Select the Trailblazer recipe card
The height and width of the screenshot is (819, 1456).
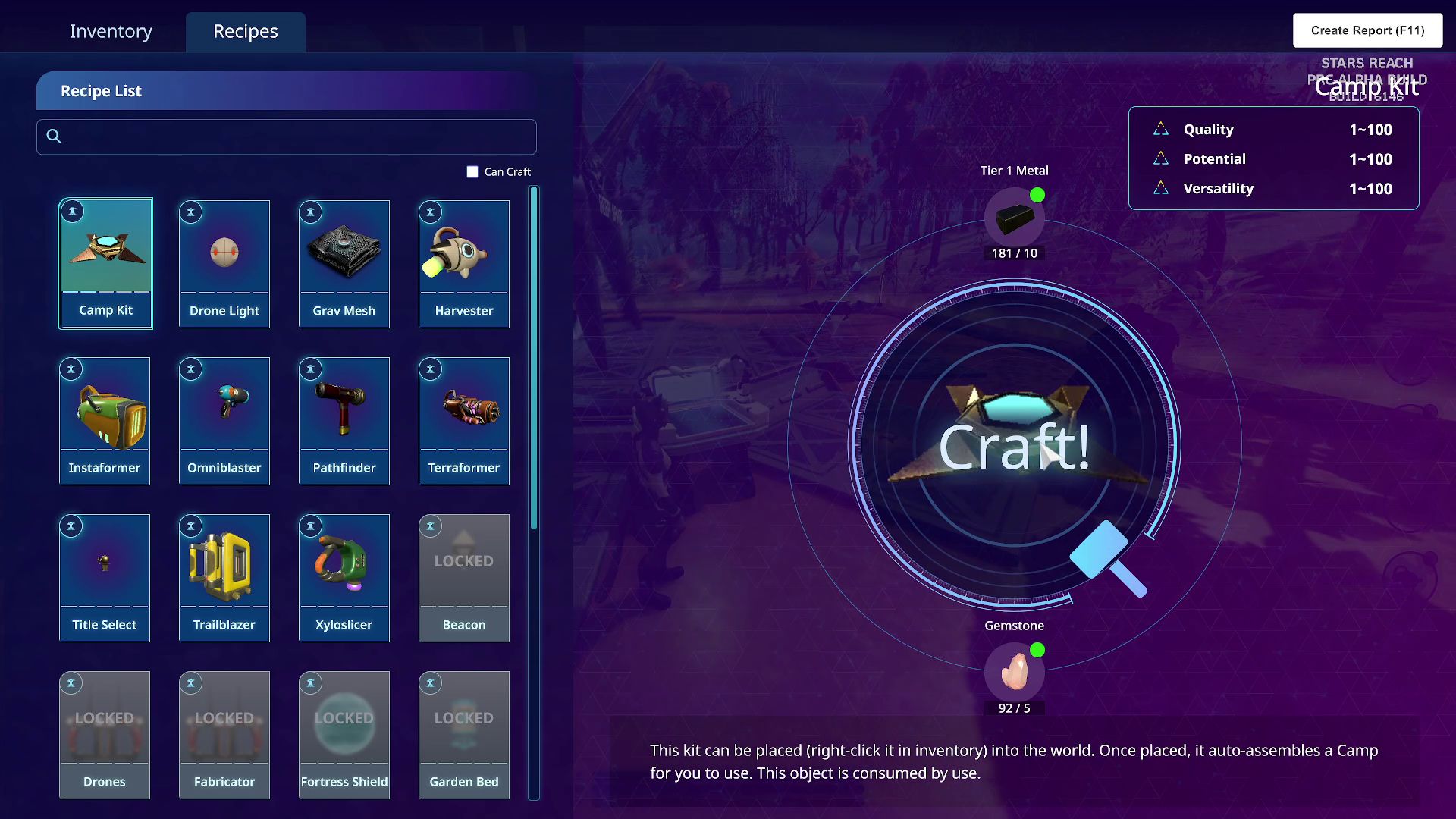coord(224,577)
